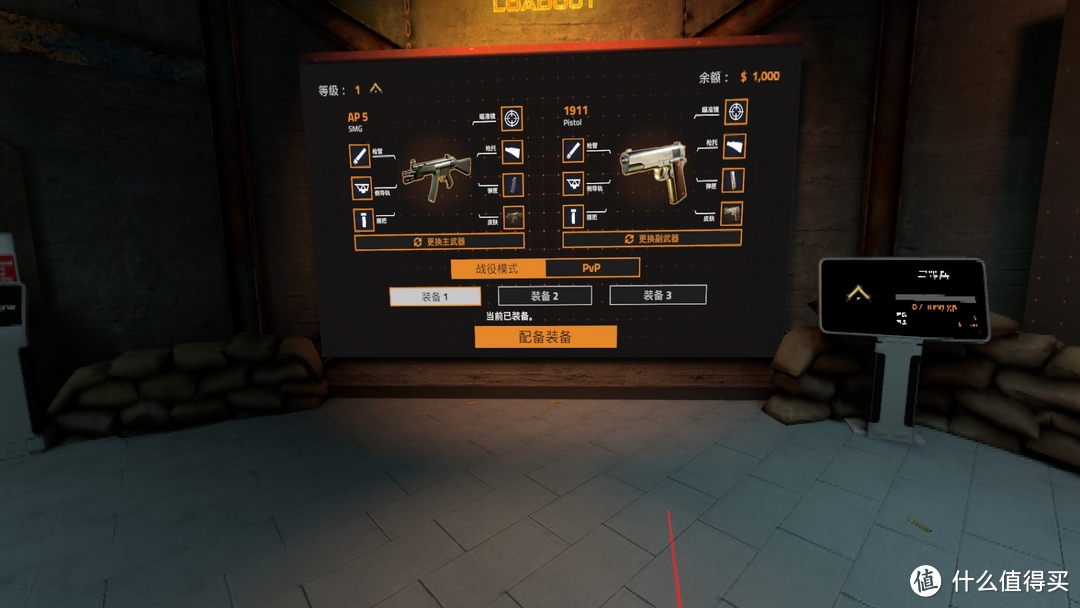
Task: Choose the 1911 skin (皮肤) slot
Action: pos(732,214)
